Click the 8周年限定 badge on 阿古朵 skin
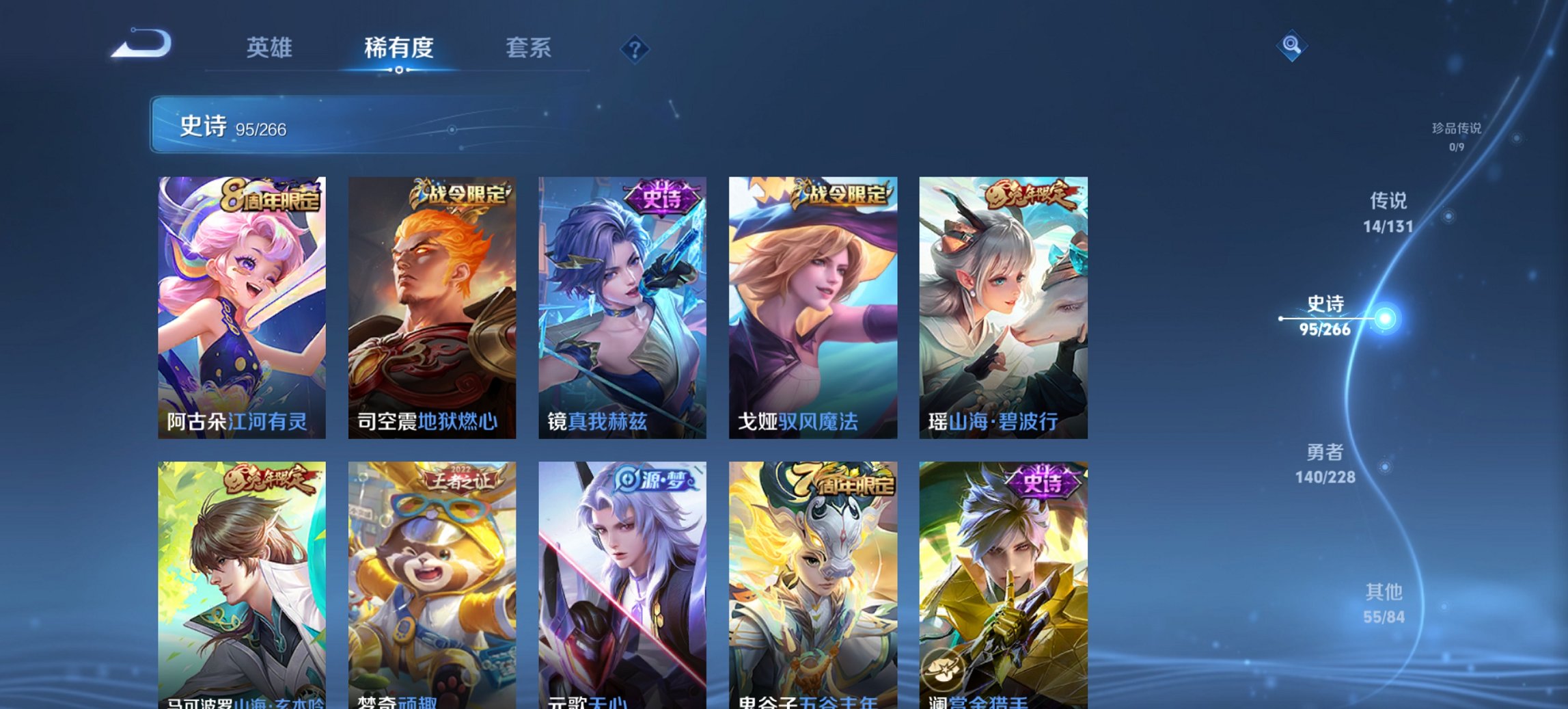Image resolution: width=1568 pixels, height=709 pixels. (x=271, y=196)
